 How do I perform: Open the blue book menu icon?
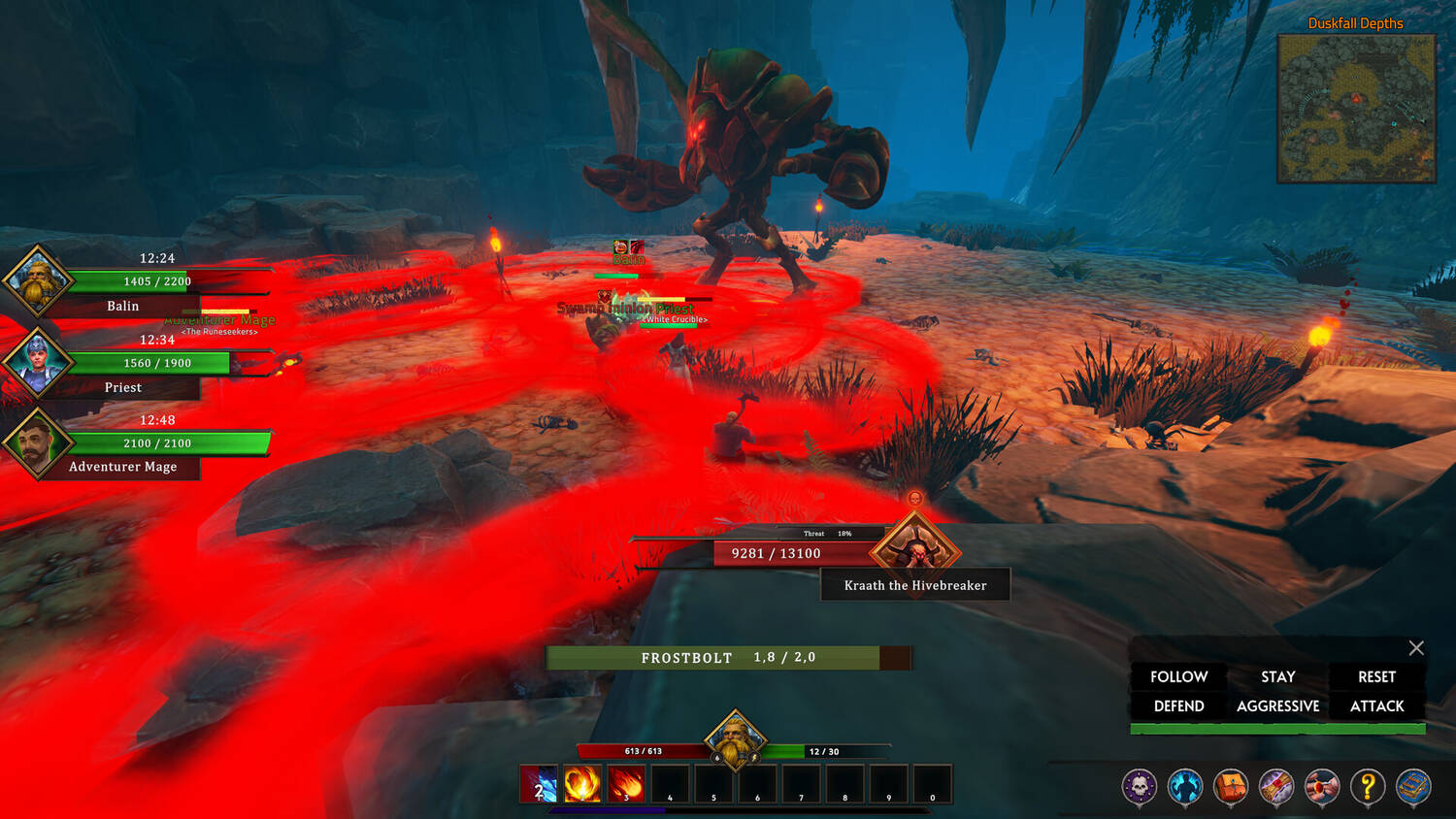coord(1413,787)
